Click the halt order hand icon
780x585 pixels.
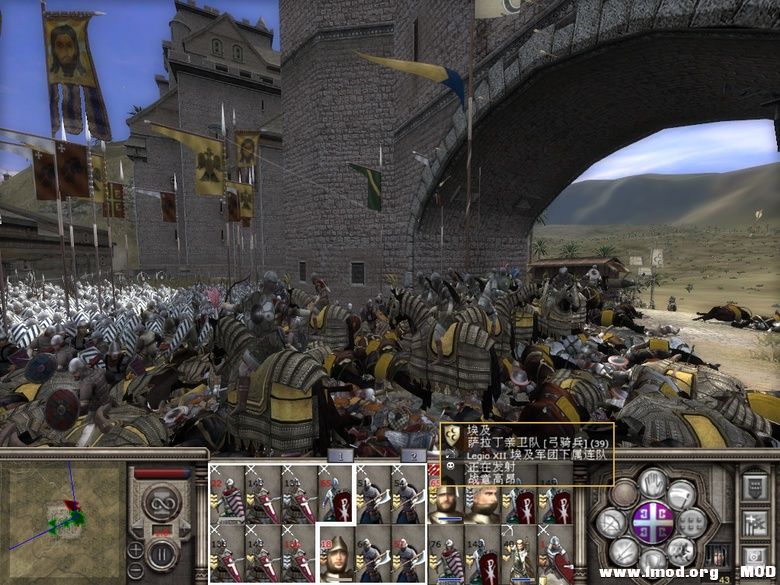click(653, 485)
